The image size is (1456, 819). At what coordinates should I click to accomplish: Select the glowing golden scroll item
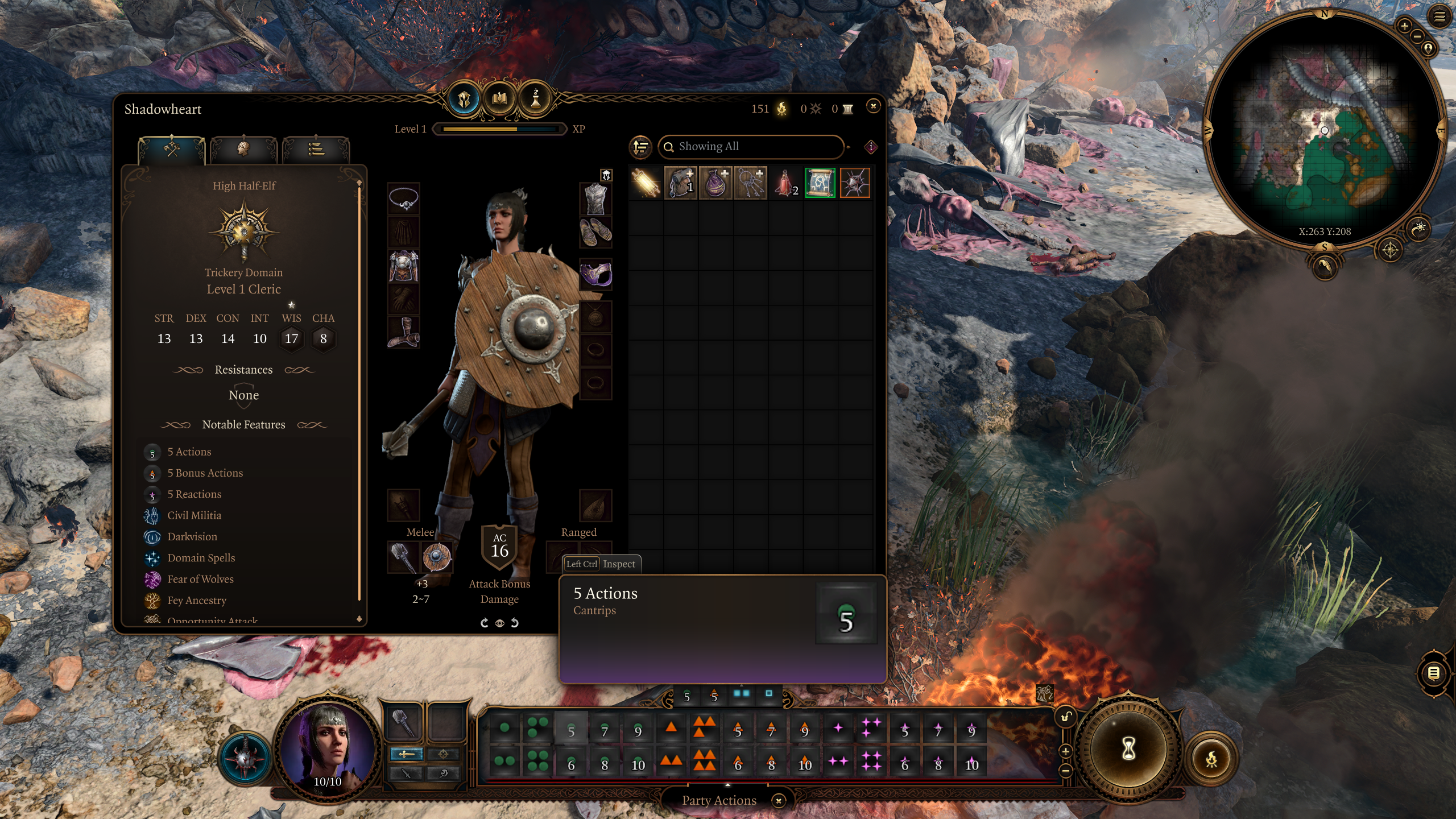tap(646, 183)
